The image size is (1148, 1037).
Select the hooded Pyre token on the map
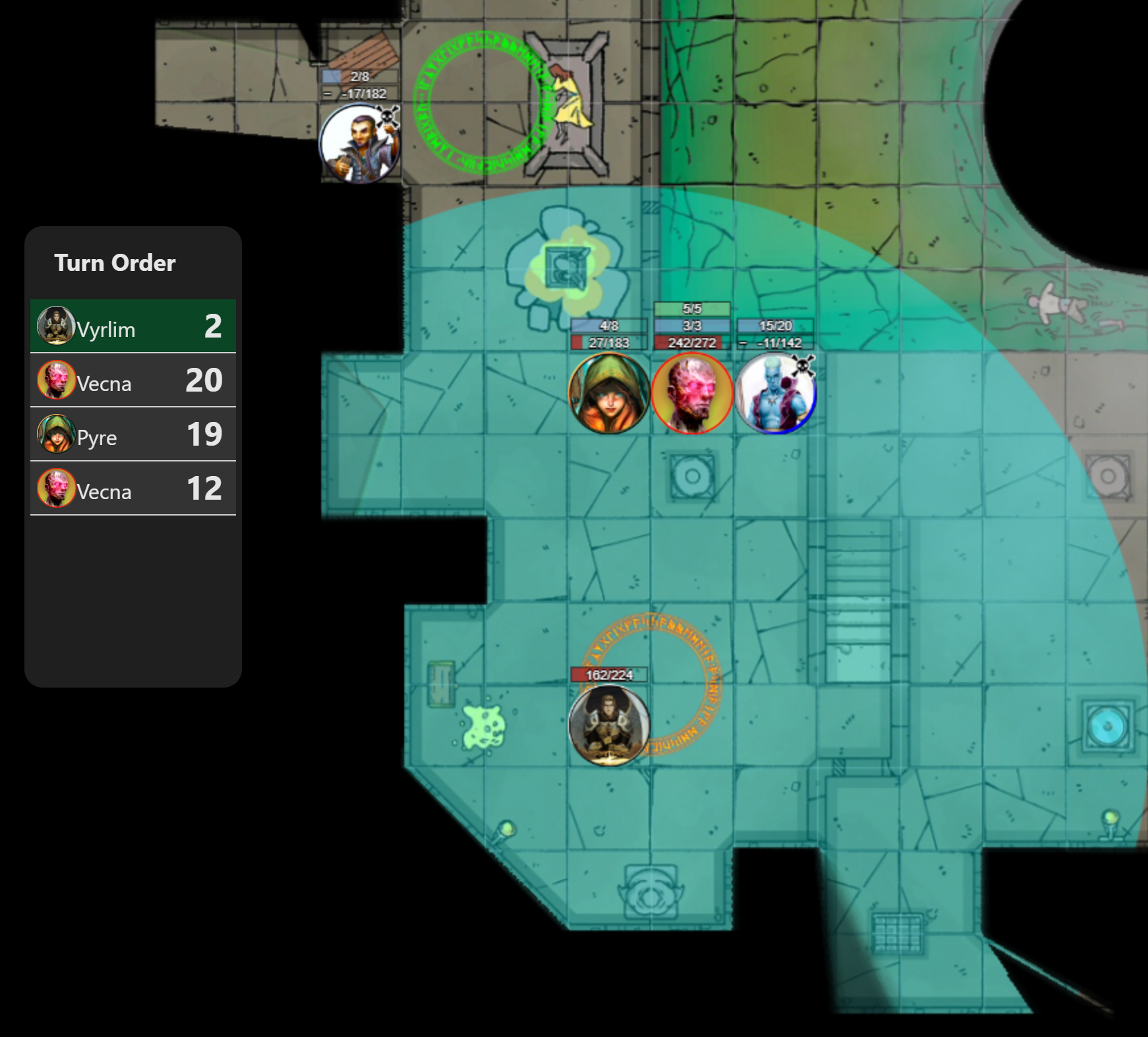pyautogui.click(x=609, y=394)
